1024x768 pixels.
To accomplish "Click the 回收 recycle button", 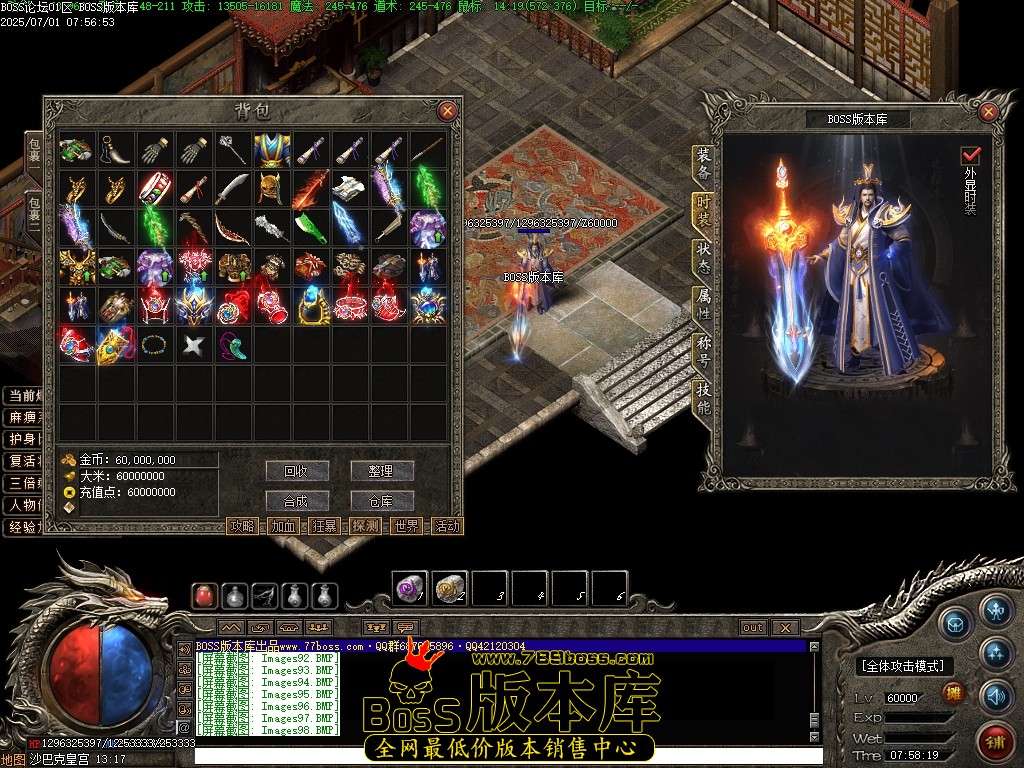I will [297, 471].
